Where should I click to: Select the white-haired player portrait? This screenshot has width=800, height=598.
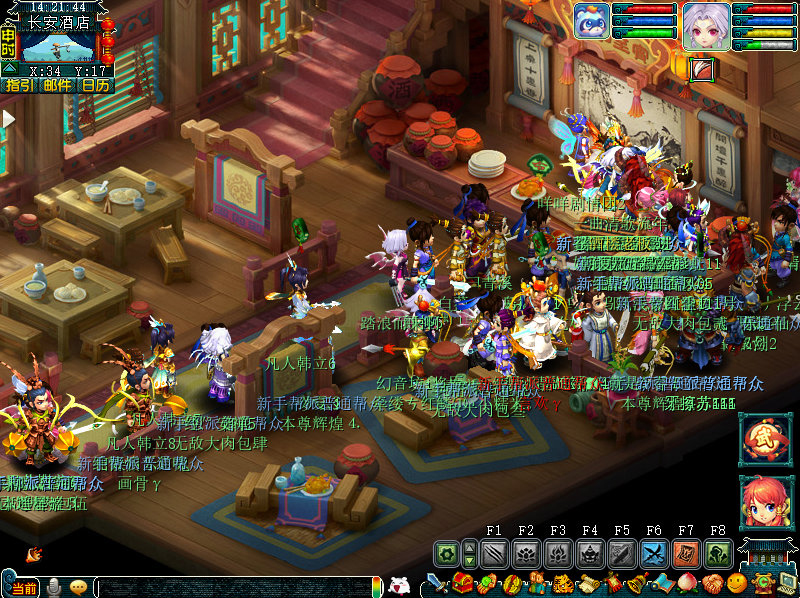(x=706, y=26)
